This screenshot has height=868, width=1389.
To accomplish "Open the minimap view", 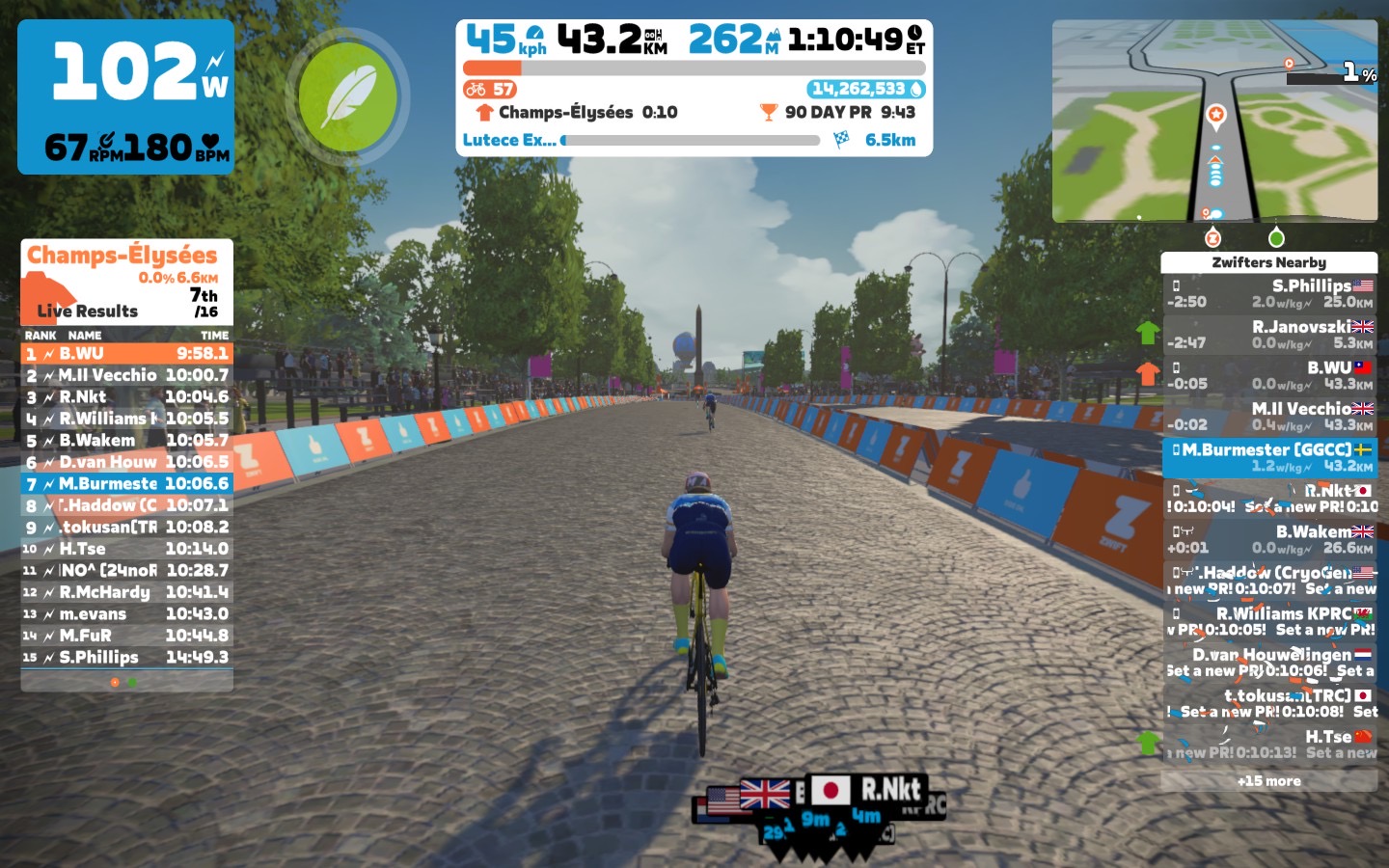I will coord(1214,122).
